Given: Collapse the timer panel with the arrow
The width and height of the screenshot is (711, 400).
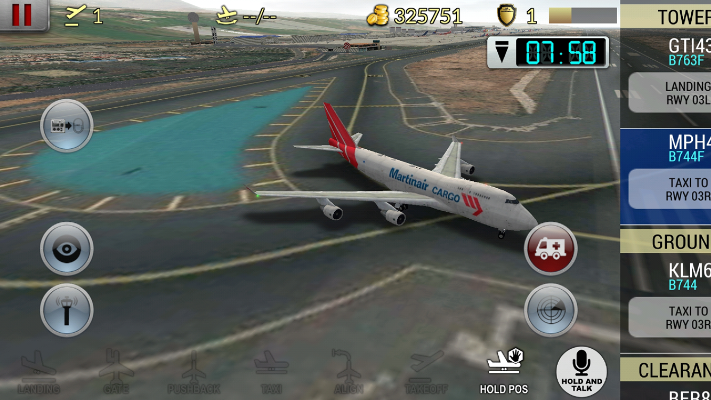Looking at the screenshot, I should pyautogui.click(x=501, y=53).
